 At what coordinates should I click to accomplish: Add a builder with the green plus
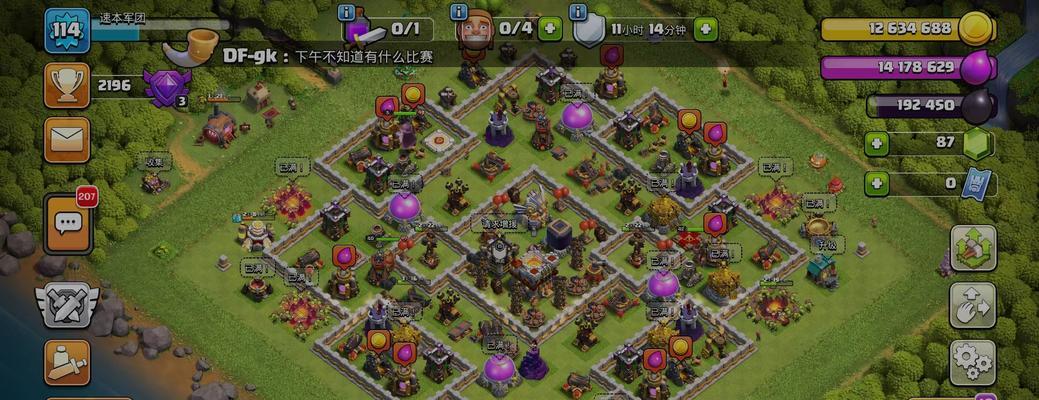tap(549, 29)
